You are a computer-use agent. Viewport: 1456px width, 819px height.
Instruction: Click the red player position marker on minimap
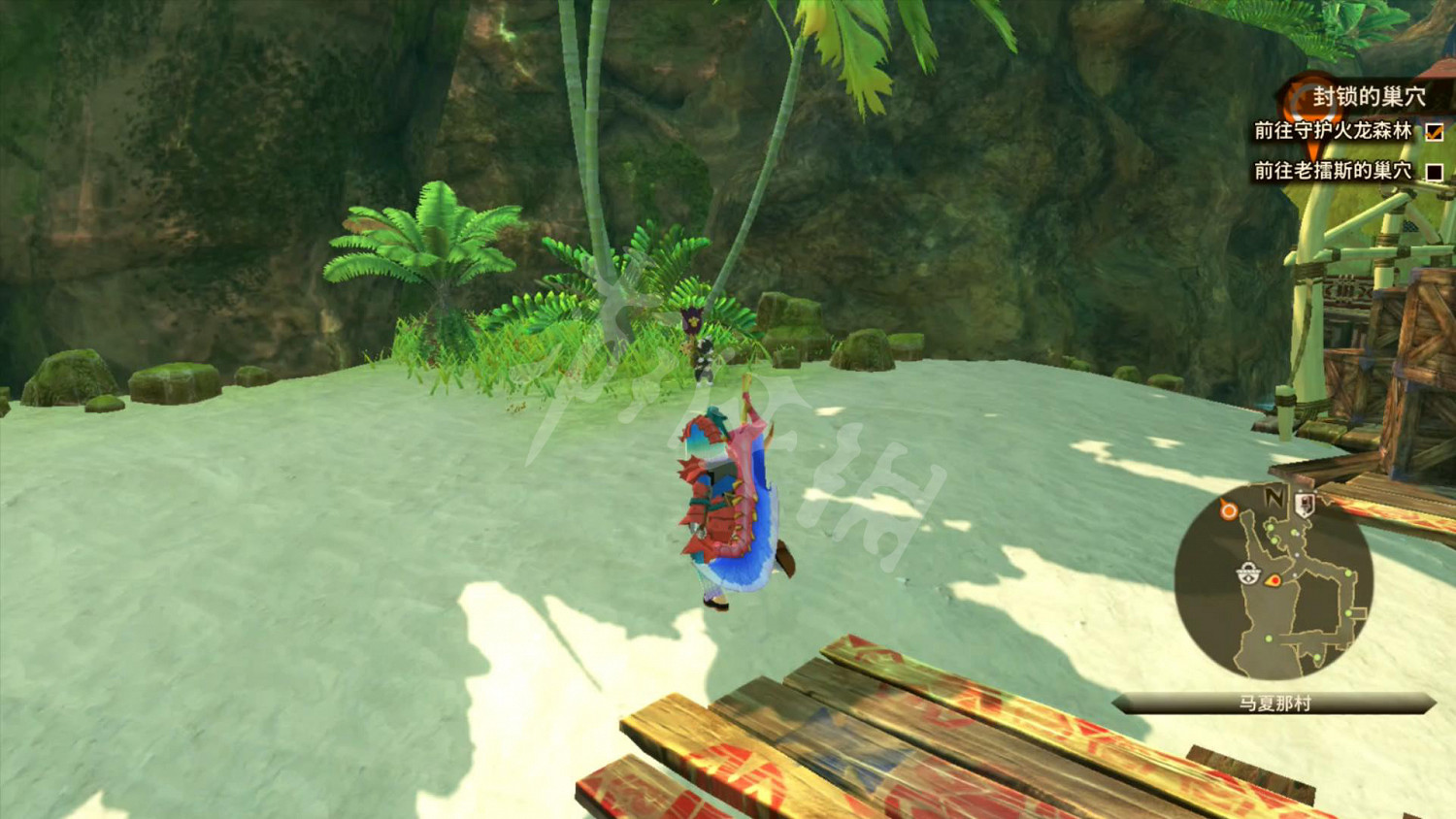coord(1274,579)
